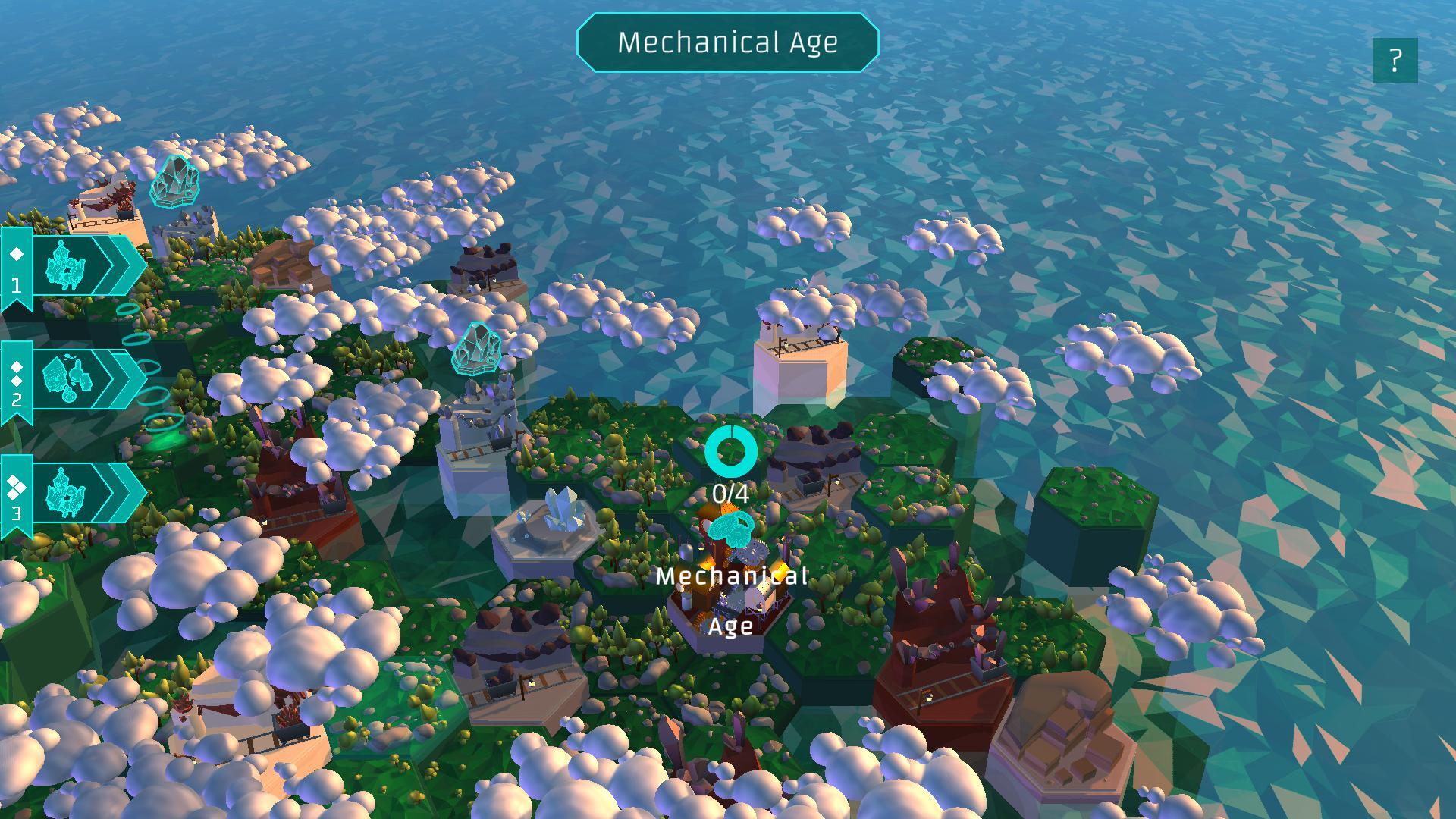Select the gear hologram above the Mechanical Age factory
Screen dimensions: 1456x819
(x=732, y=527)
